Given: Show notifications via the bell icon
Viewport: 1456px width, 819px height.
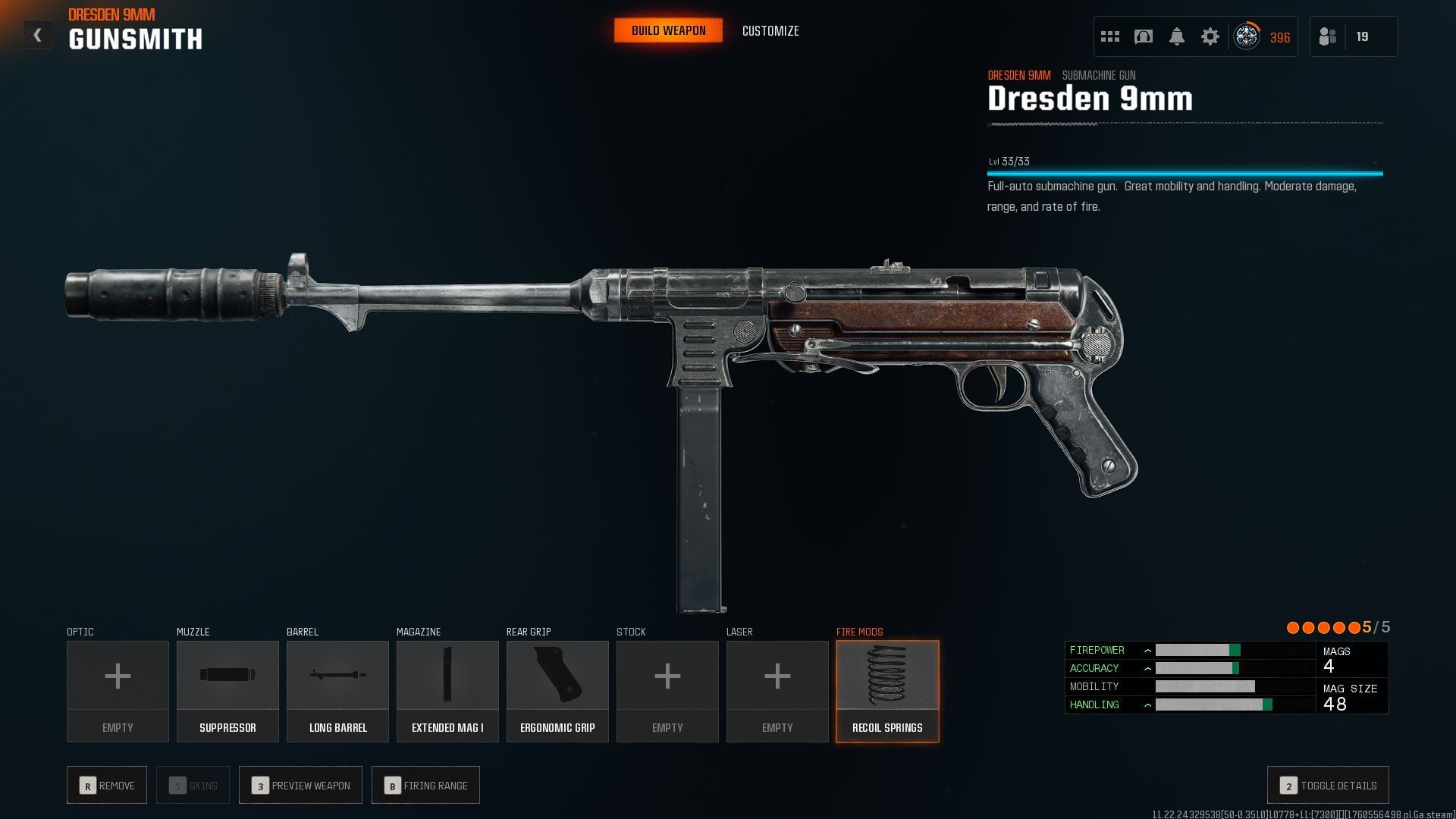Looking at the screenshot, I should [x=1177, y=36].
